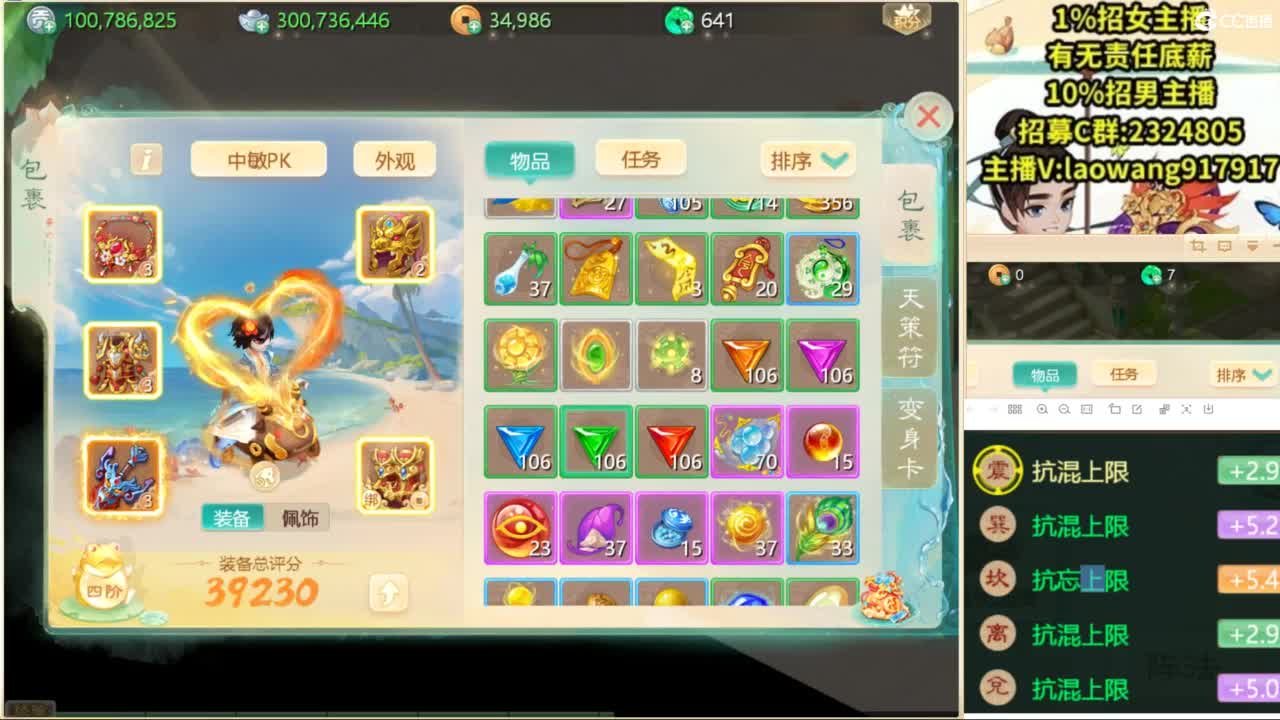Switch to the 任务 tab
Viewport: 1280px width, 720px height.
pos(640,159)
